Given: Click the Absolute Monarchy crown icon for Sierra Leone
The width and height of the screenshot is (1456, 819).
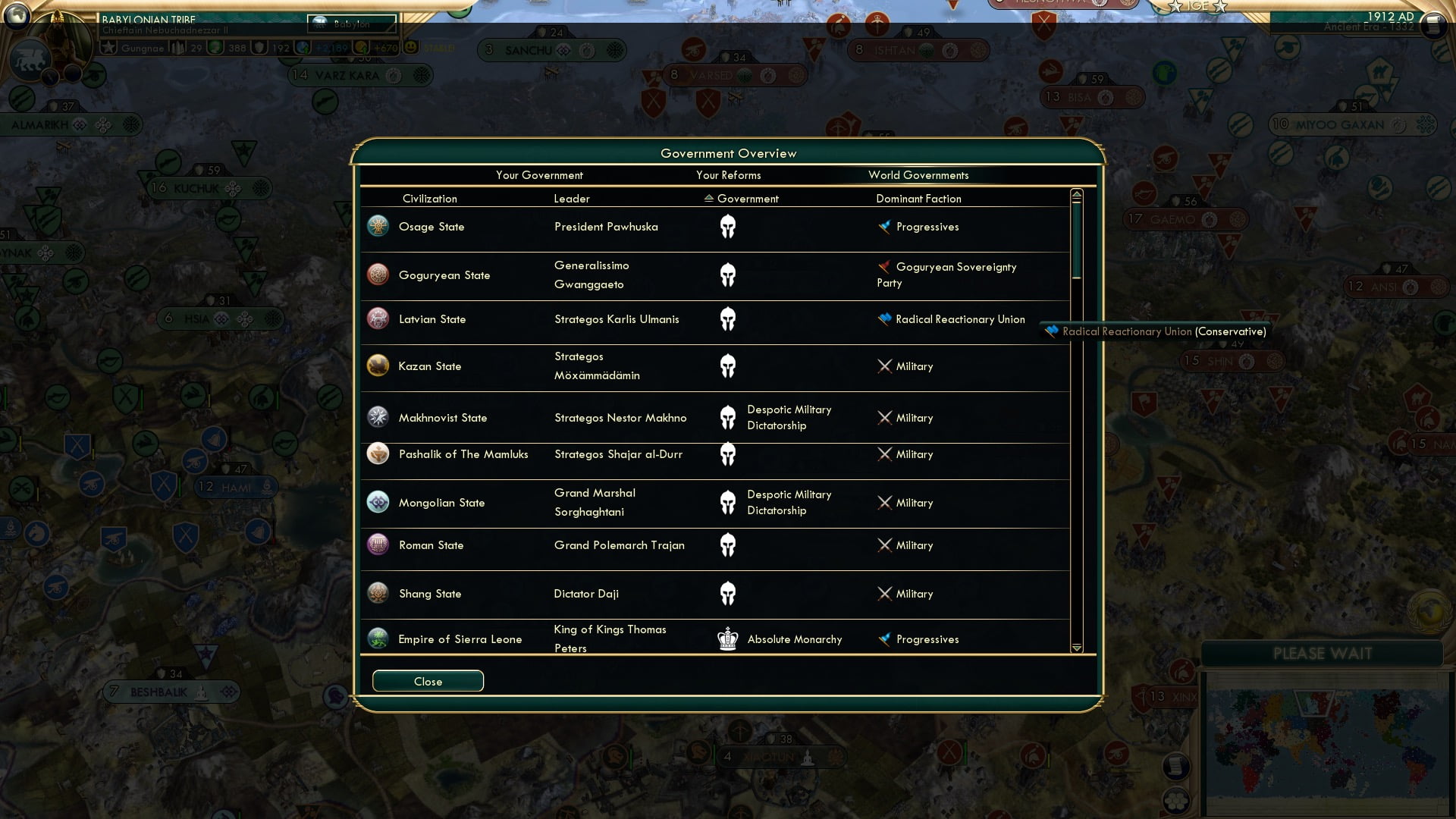Looking at the screenshot, I should [x=728, y=639].
